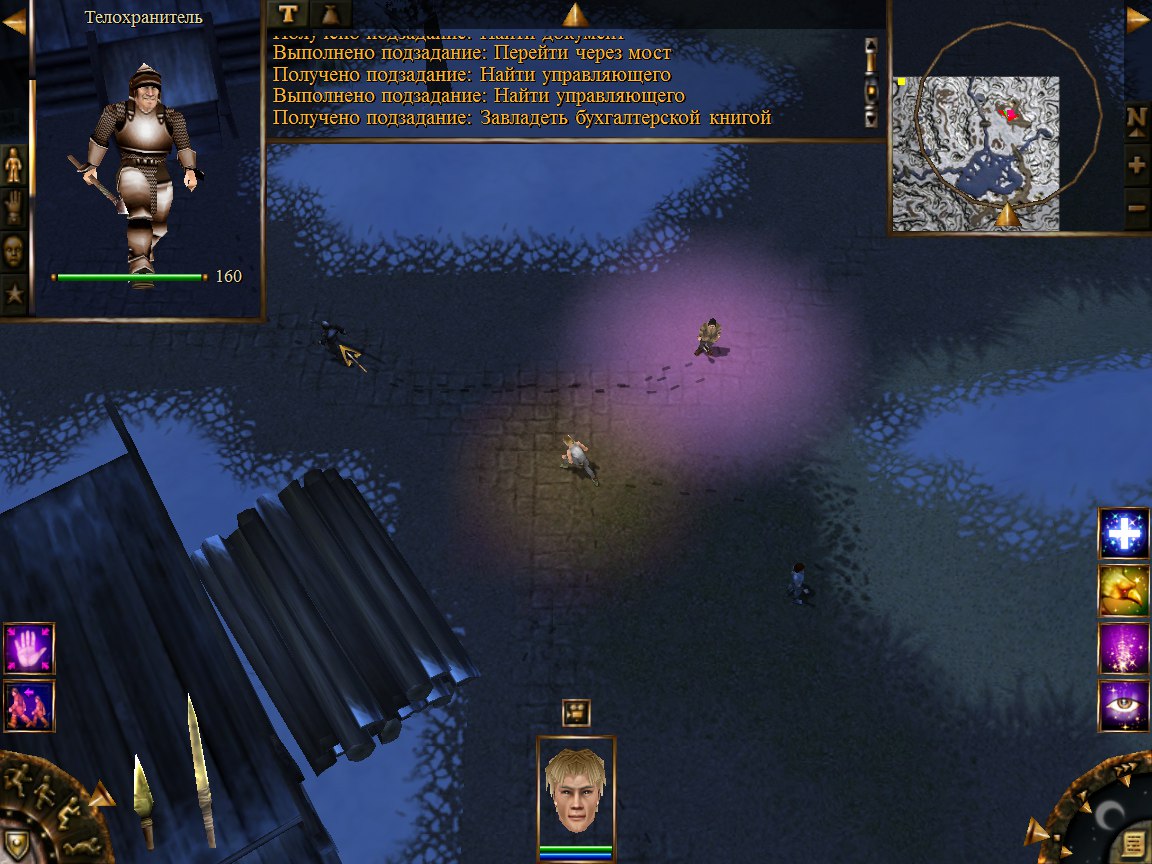The width and height of the screenshot is (1152, 864).
Task: Collapse the Телохранитель panel with the left arrow
Action: tap(14, 22)
